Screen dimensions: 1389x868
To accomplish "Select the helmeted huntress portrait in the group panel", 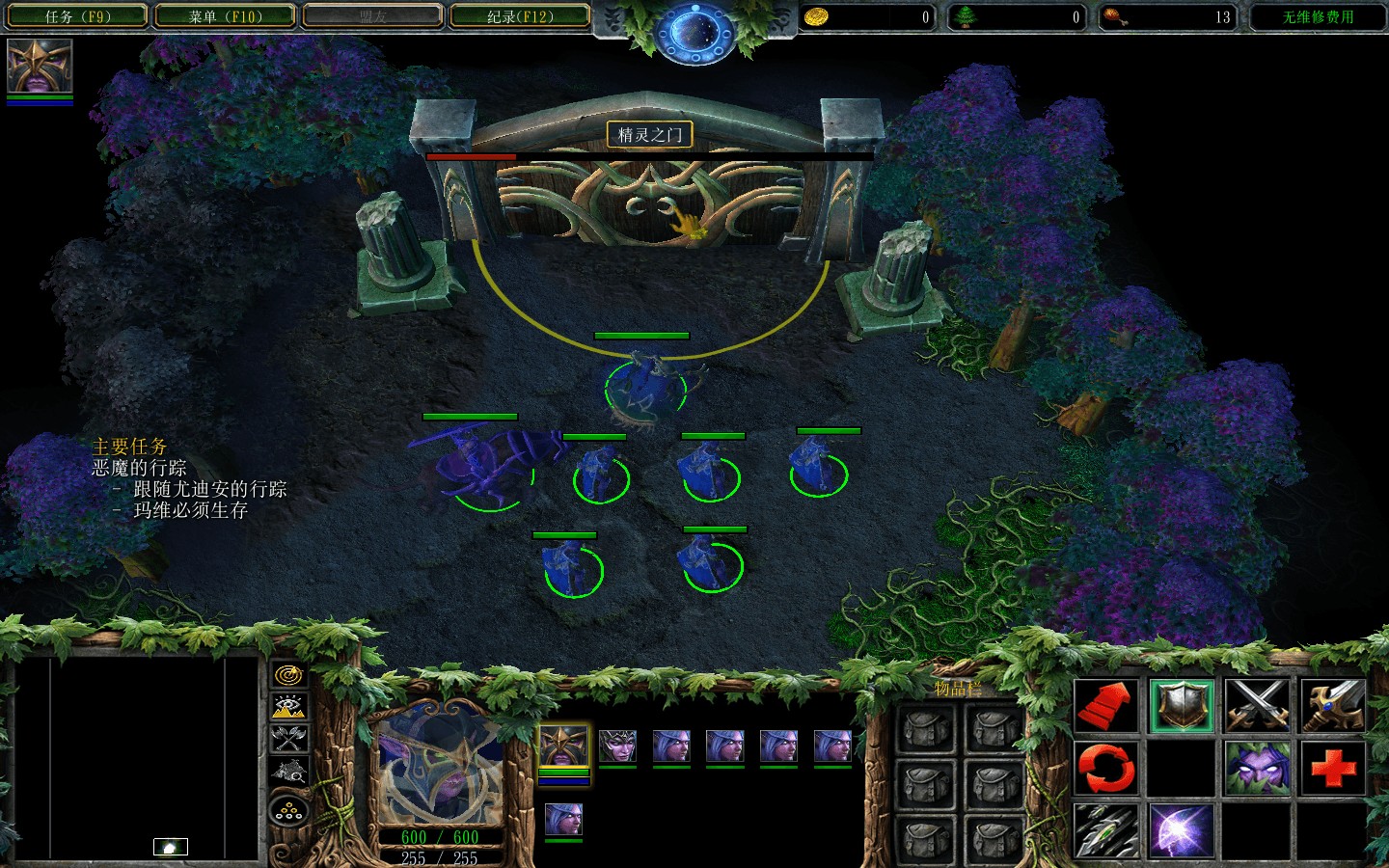I will click(x=617, y=746).
